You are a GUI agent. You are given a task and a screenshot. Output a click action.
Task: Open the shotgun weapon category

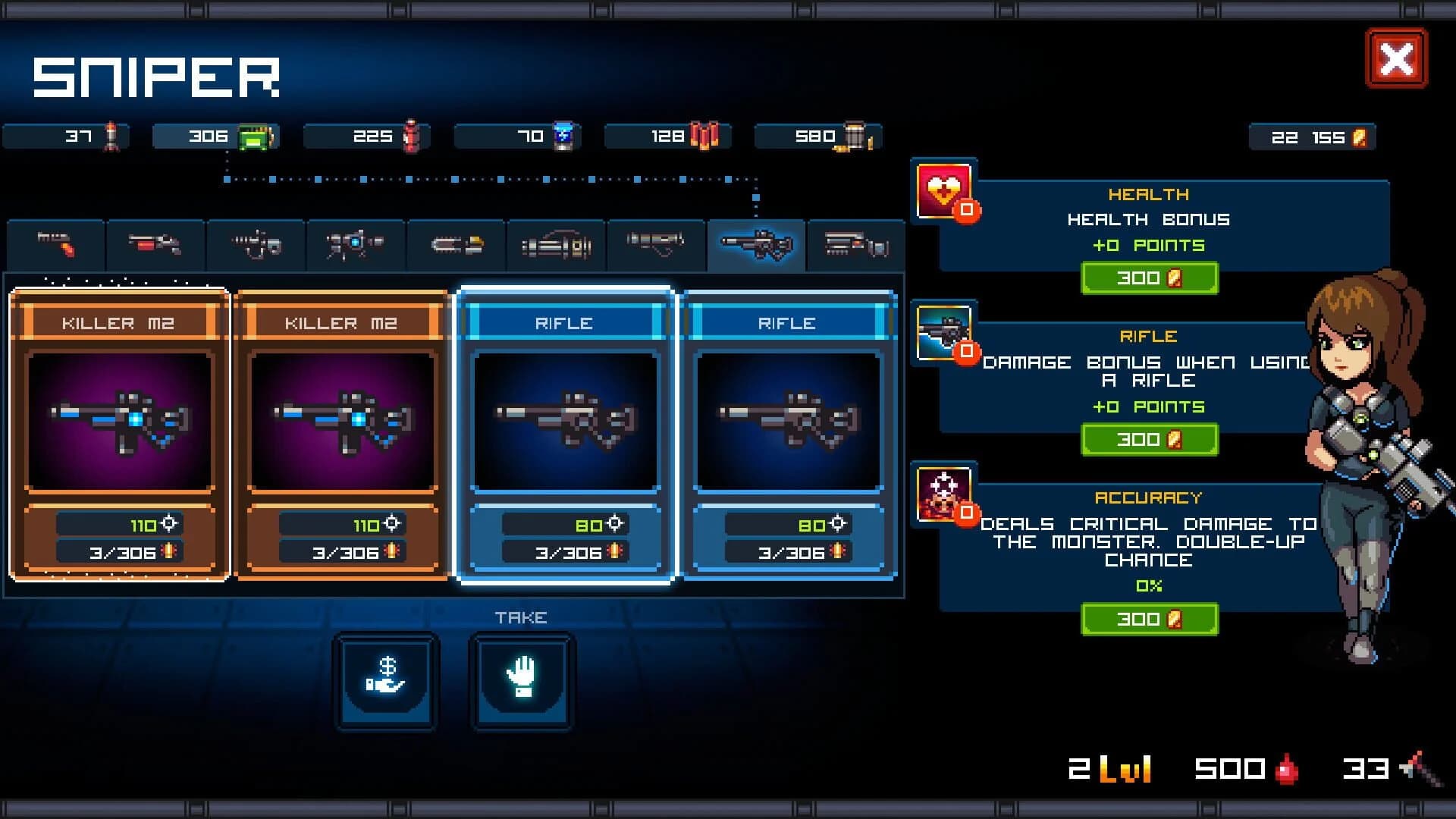(x=155, y=244)
